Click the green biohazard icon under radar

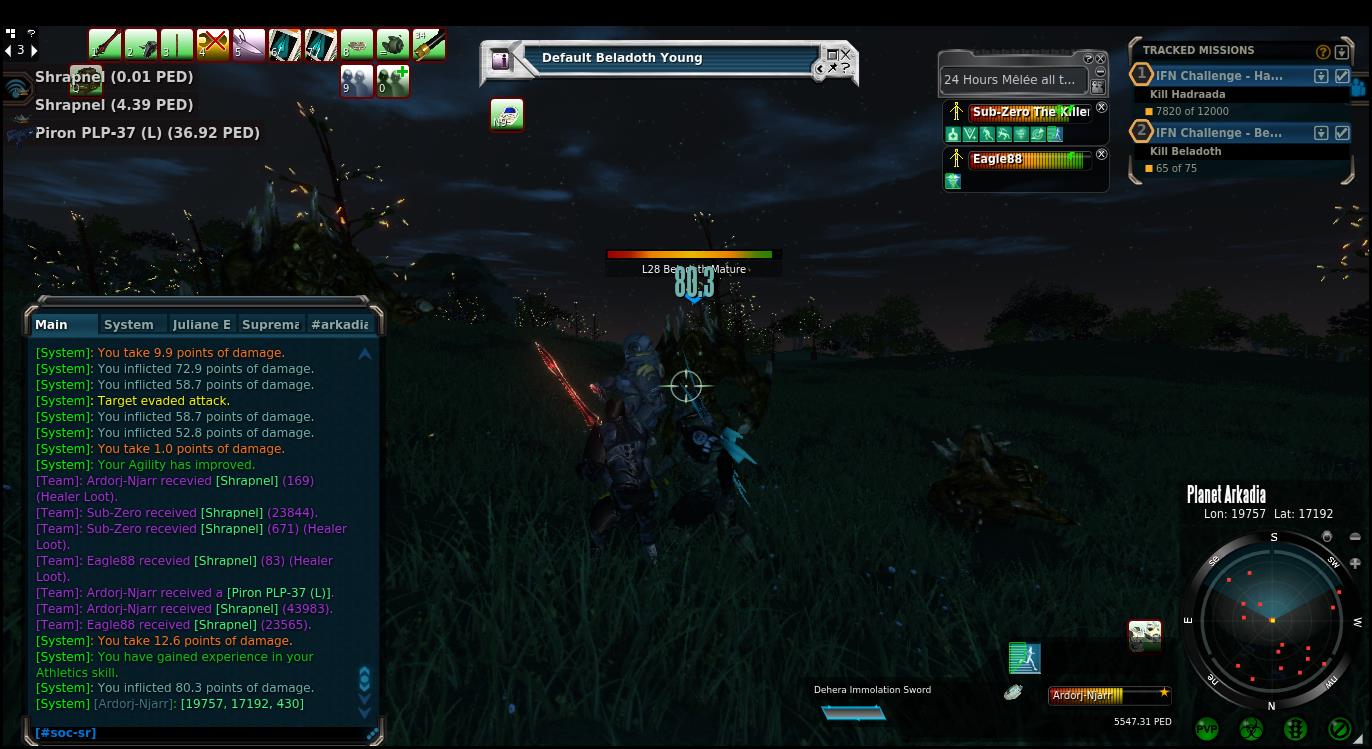1251,729
